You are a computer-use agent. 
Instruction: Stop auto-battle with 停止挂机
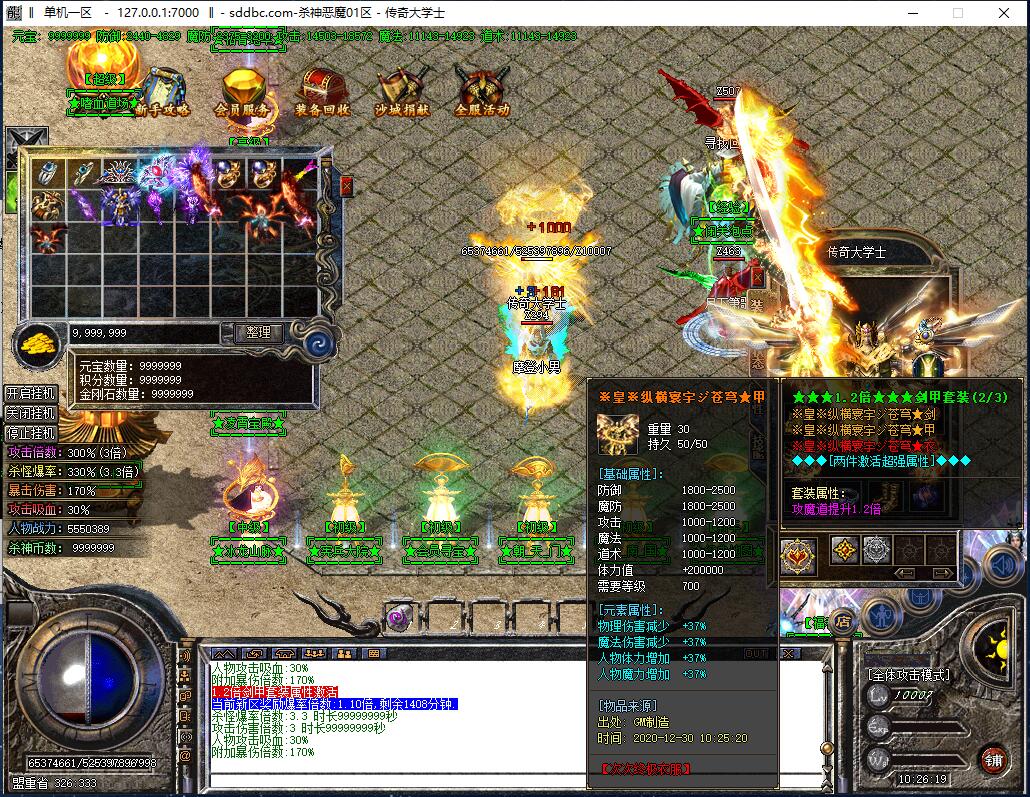click(x=30, y=433)
